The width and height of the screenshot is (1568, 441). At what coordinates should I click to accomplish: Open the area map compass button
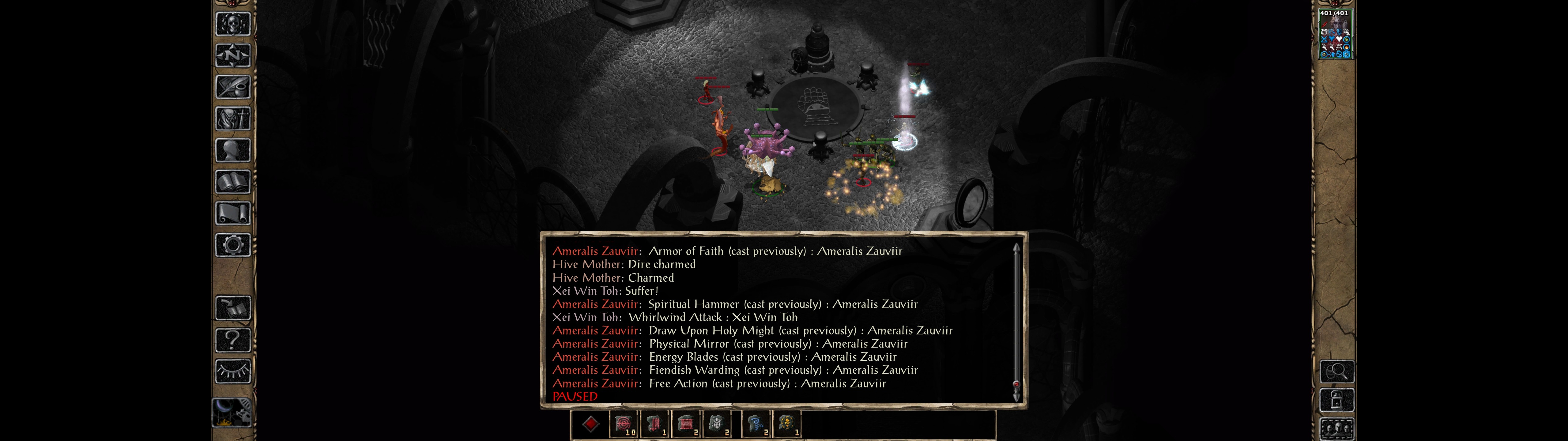tap(232, 55)
